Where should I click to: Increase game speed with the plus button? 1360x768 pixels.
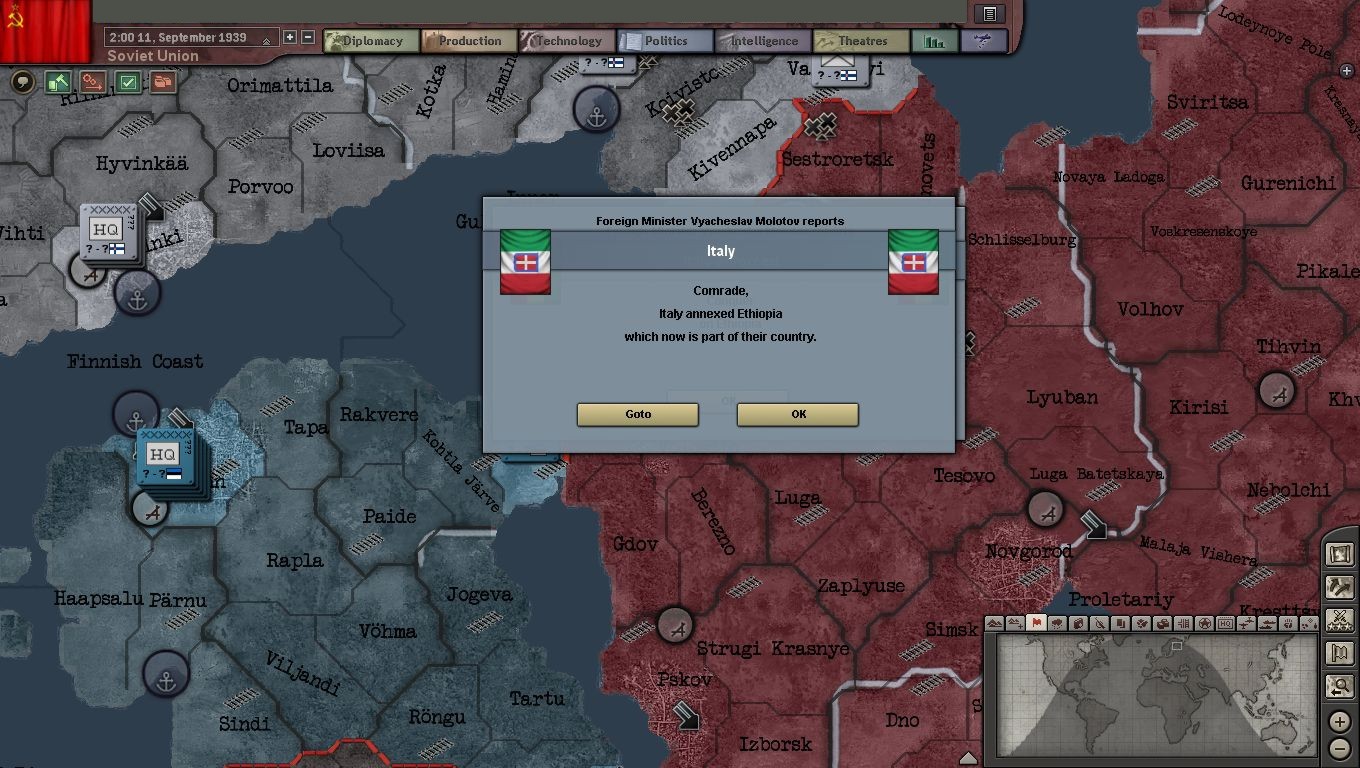[290, 37]
